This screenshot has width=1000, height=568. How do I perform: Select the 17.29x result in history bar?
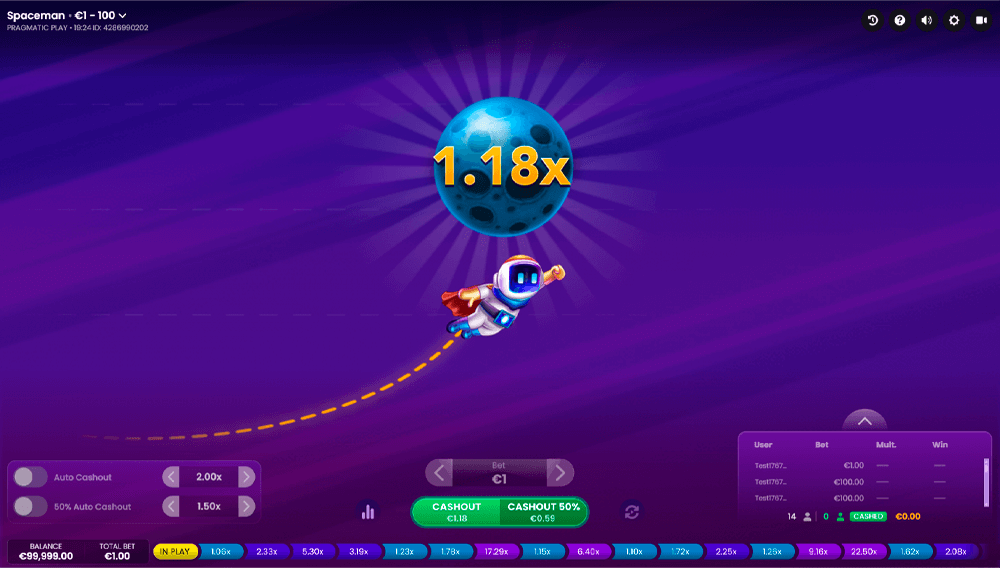[495, 551]
